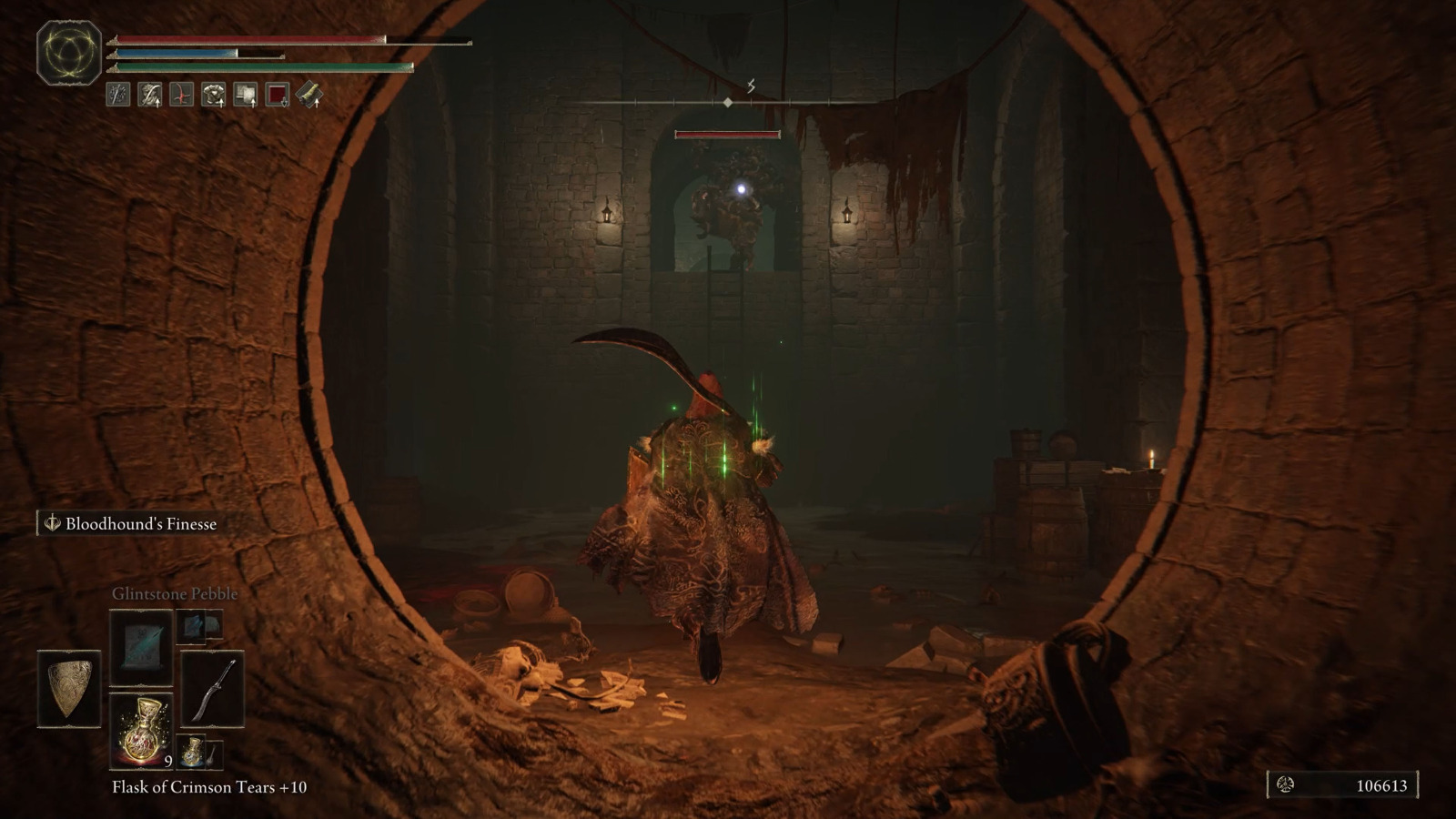Click the diamond waypoint marker on the compass
This screenshot has height=819, width=1456.
click(727, 103)
